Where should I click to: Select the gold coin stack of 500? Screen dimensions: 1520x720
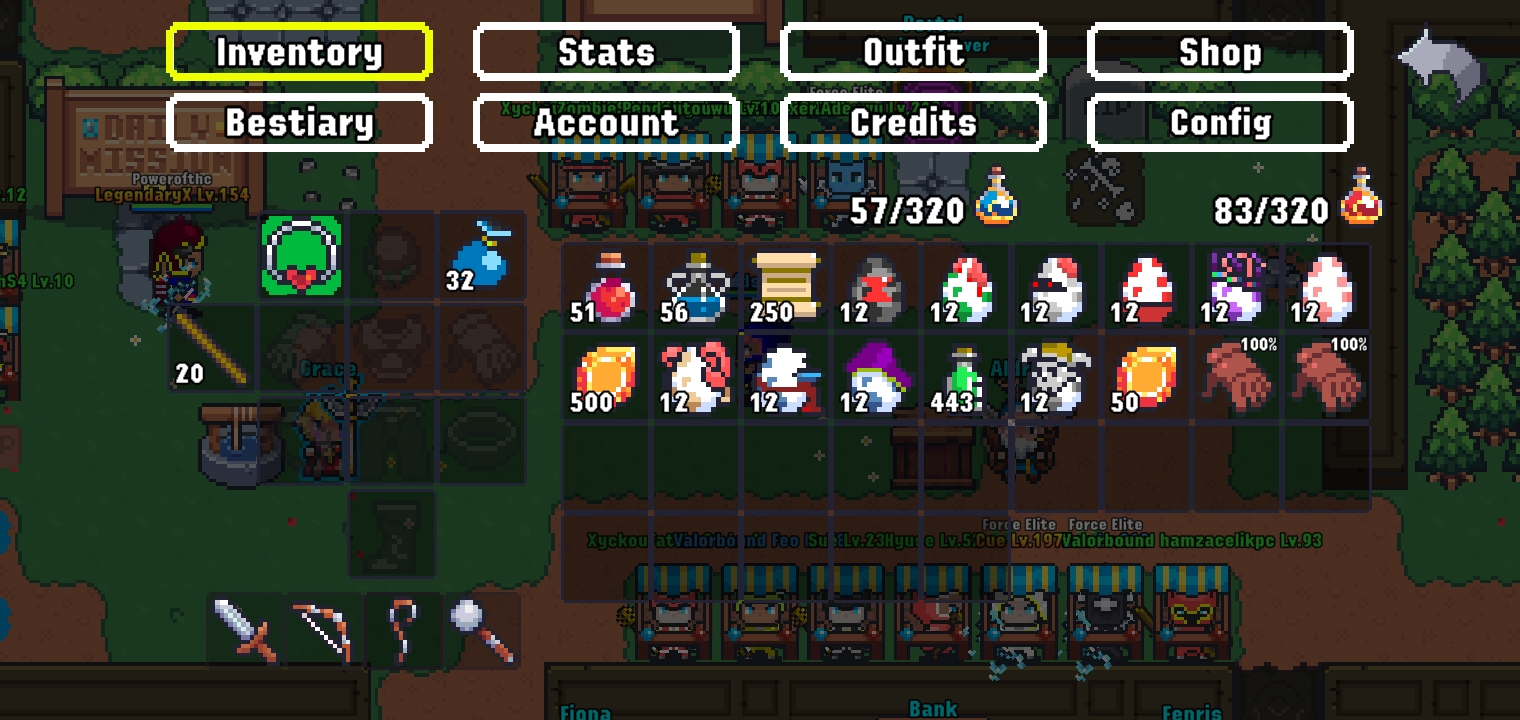click(x=604, y=378)
